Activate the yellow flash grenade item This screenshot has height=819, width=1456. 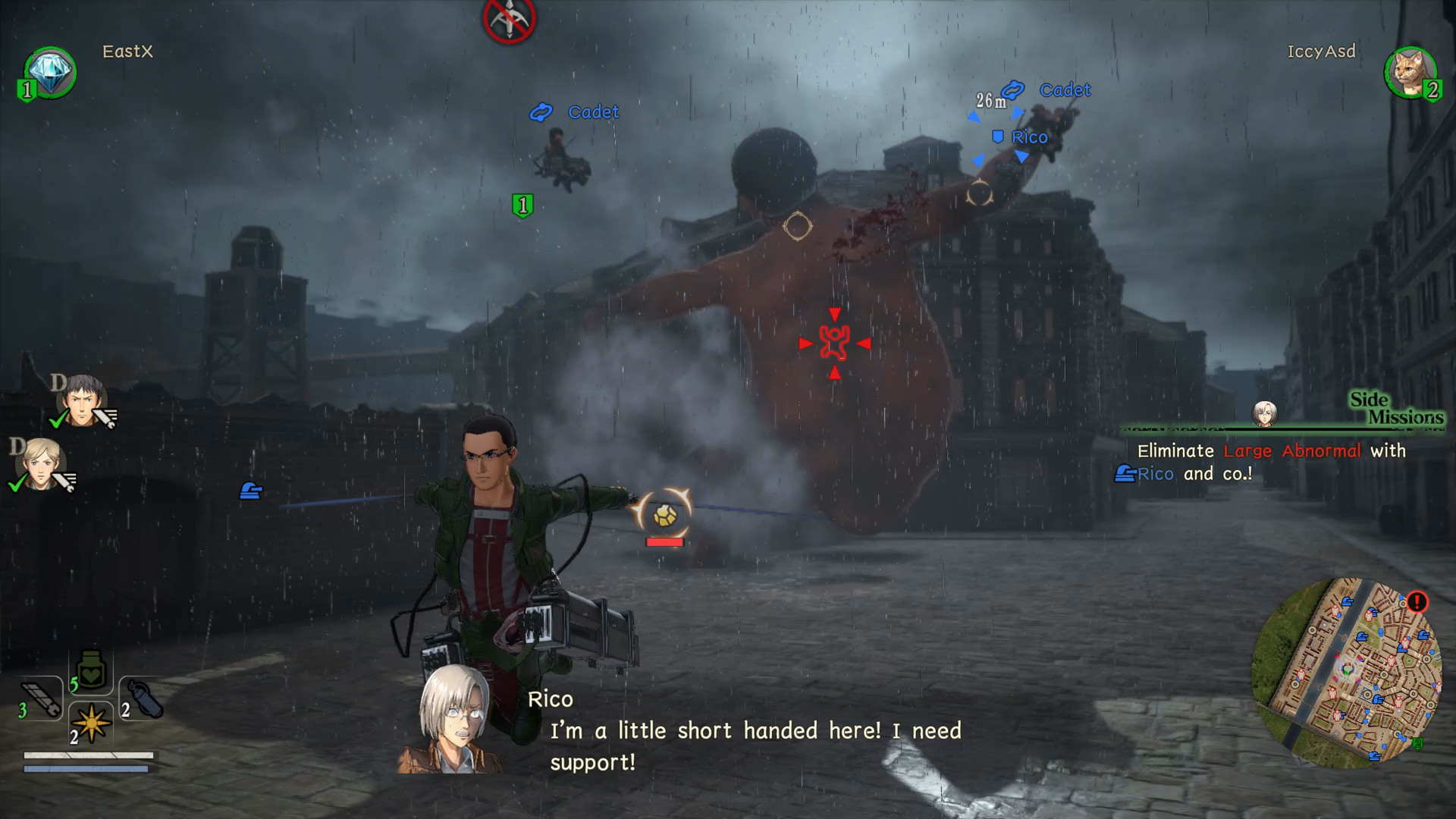[x=92, y=723]
